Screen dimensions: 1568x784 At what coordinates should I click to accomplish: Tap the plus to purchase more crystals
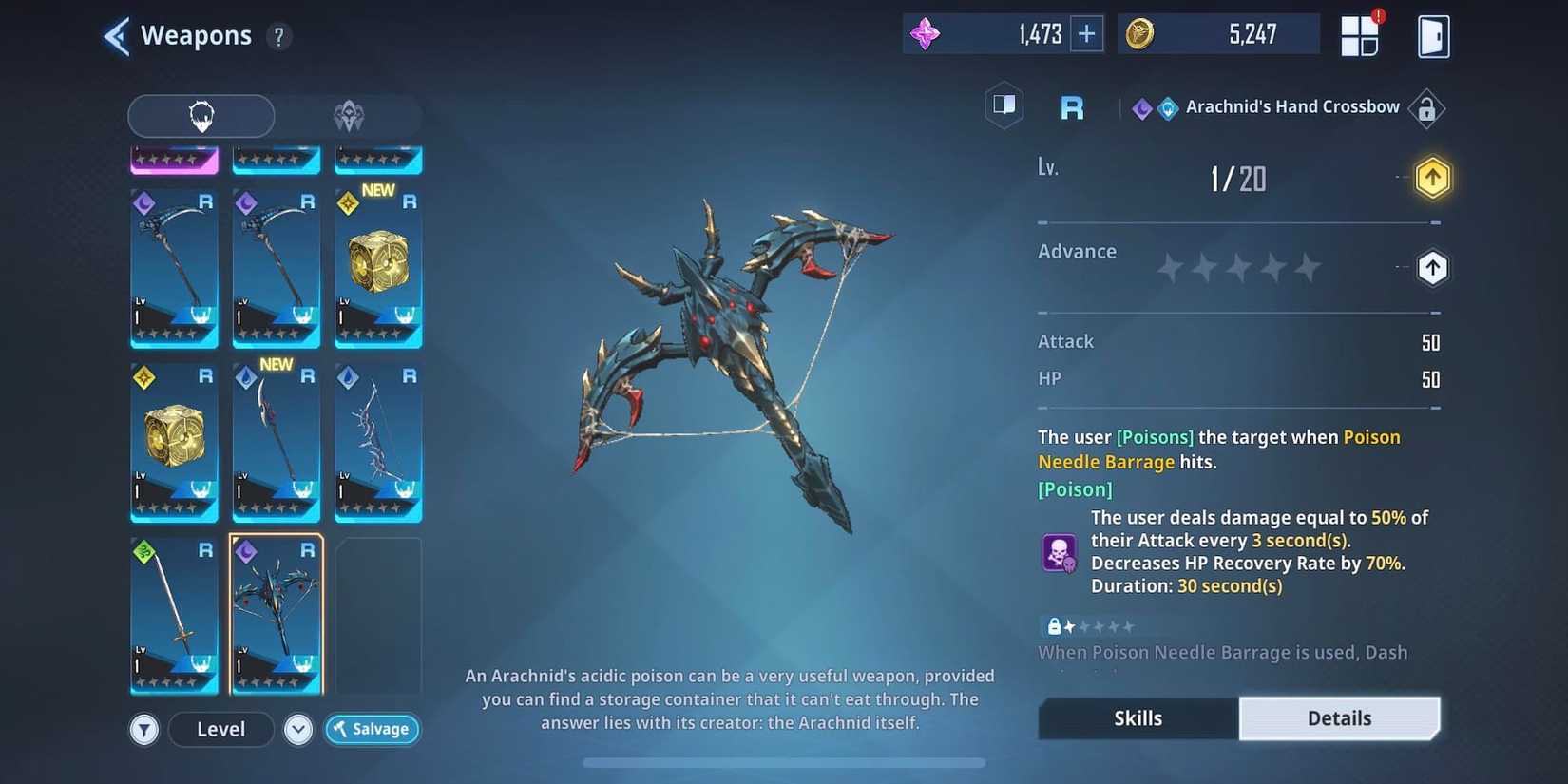(x=1086, y=33)
